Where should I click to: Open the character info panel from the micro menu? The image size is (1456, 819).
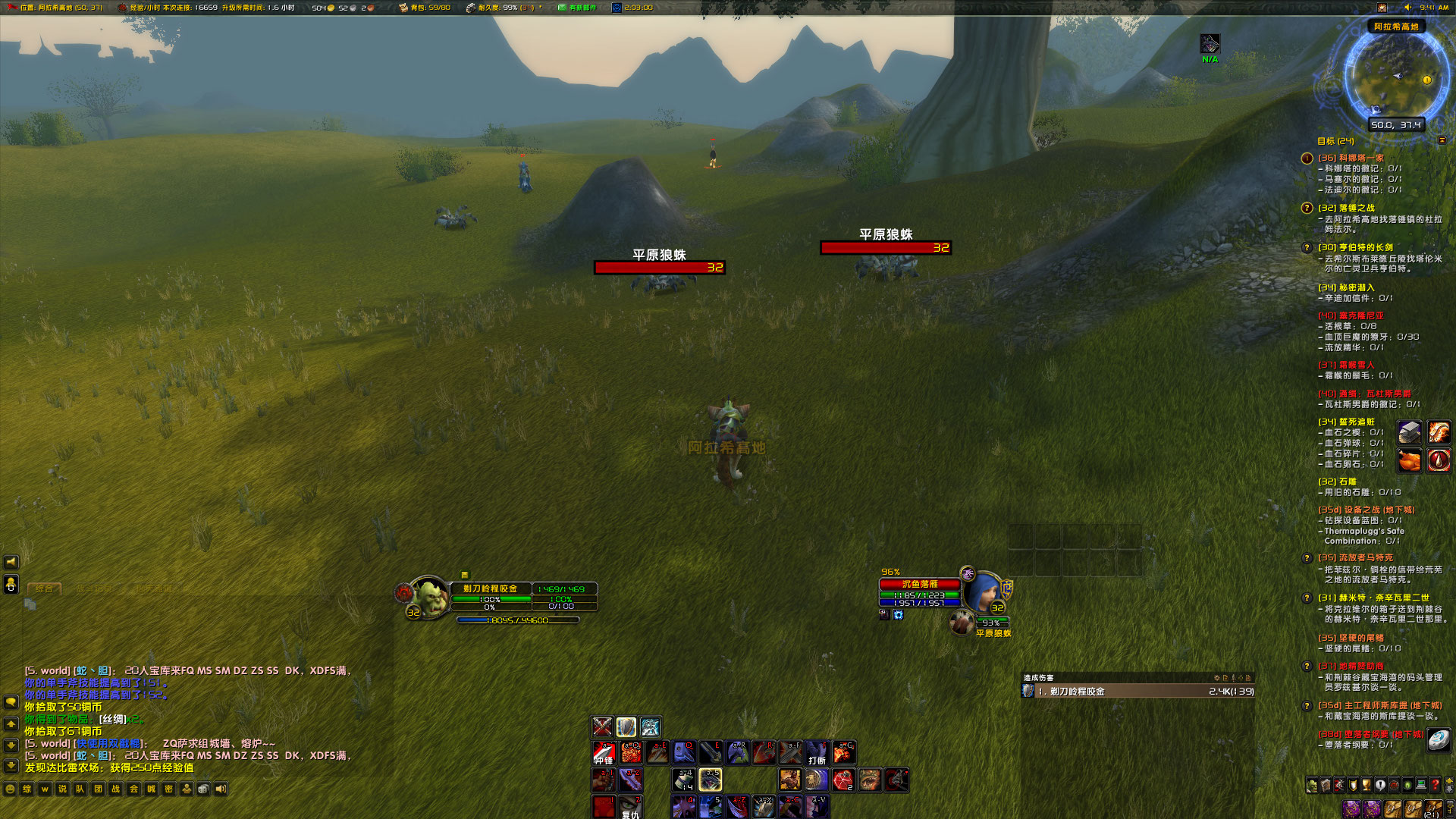(x=1312, y=785)
